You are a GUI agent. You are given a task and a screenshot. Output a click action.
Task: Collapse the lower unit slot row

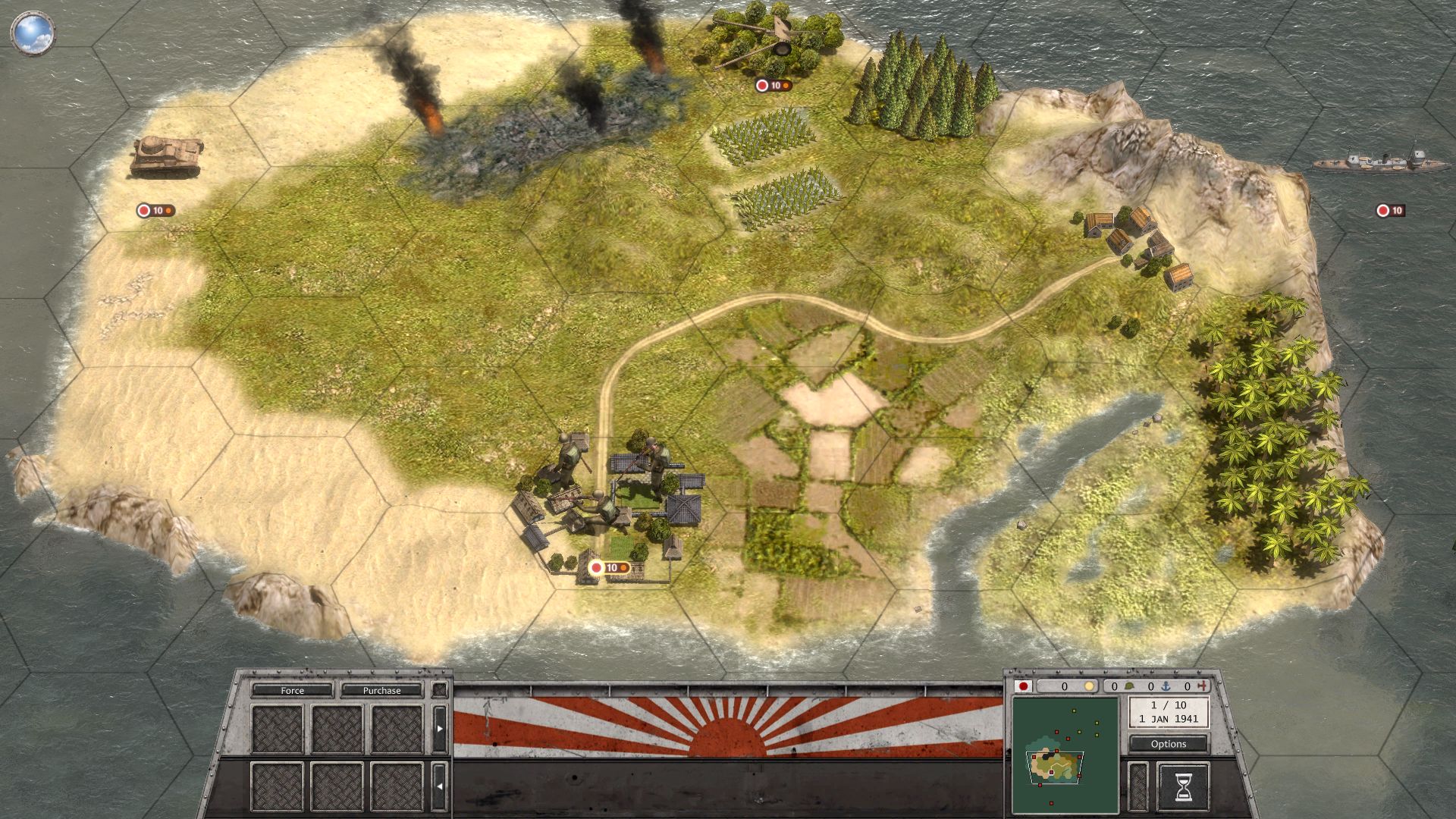439,786
